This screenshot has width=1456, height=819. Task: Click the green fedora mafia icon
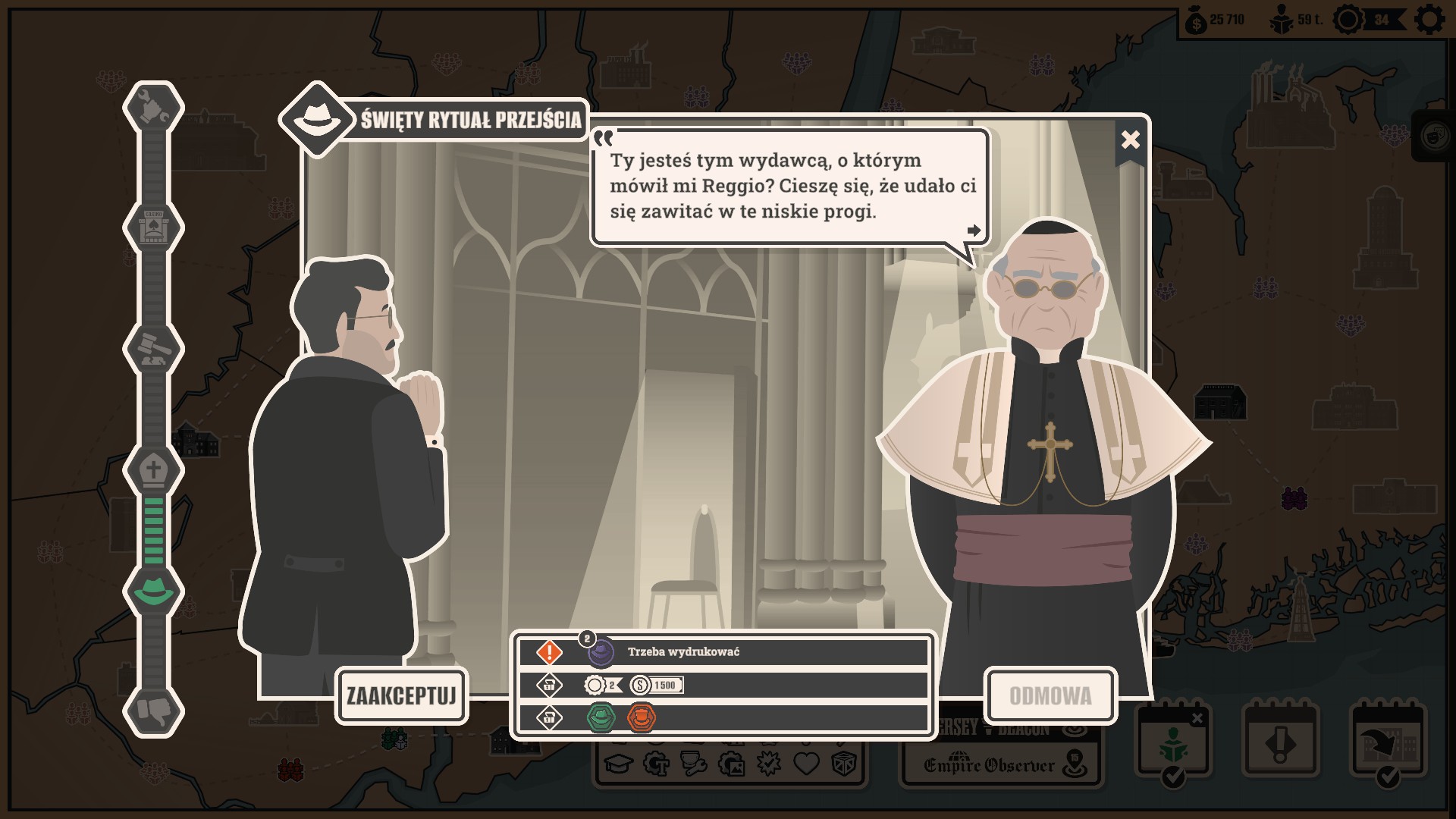154,590
